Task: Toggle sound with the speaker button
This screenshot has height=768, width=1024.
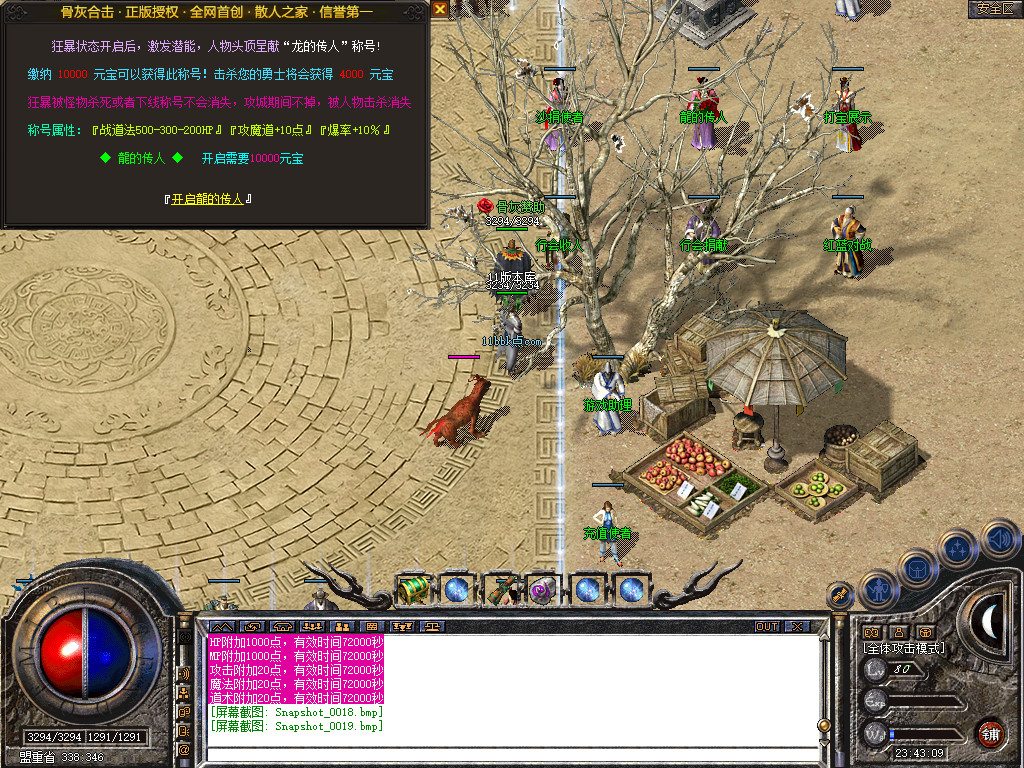Action: (x=998, y=540)
